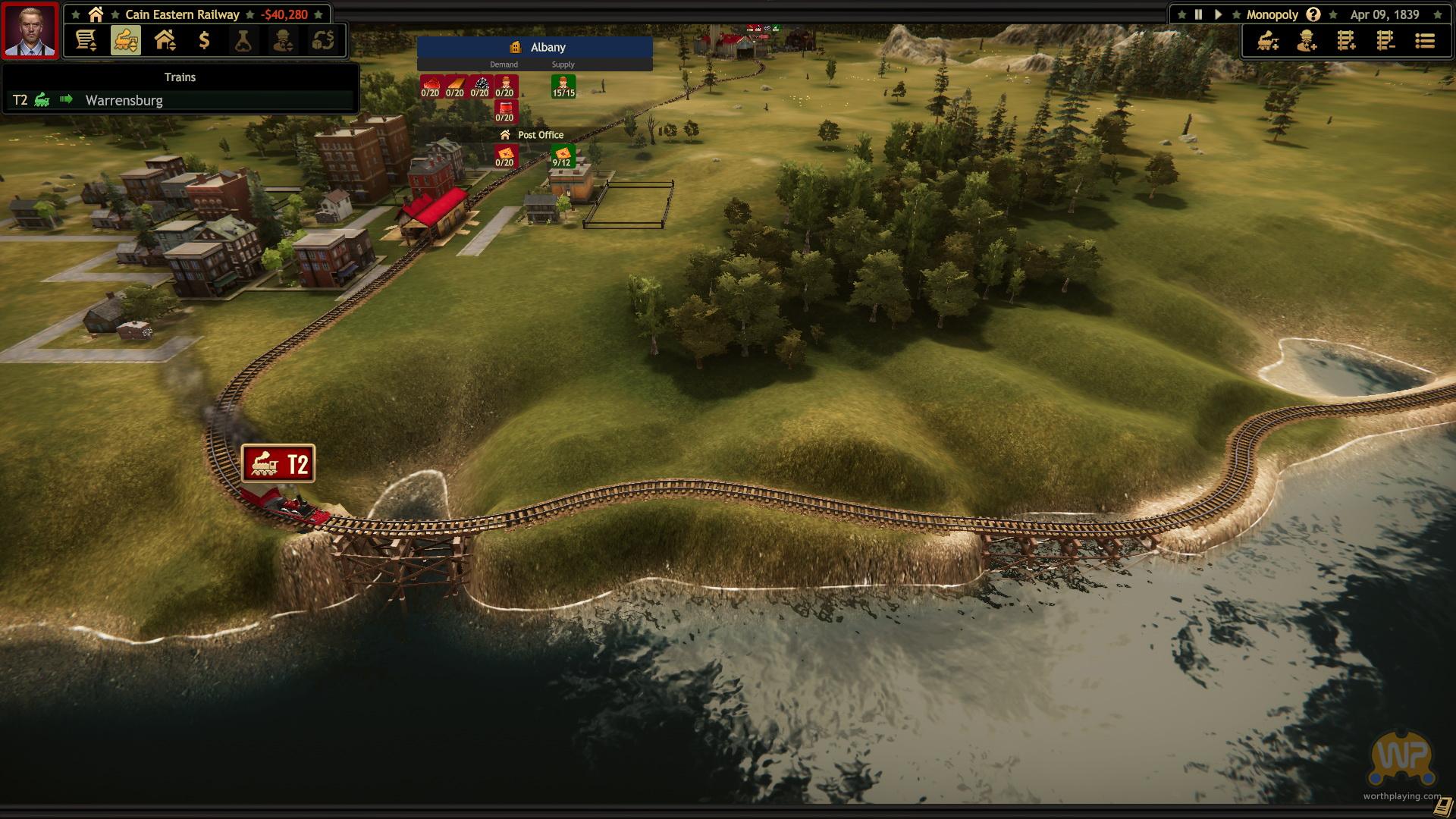Image resolution: width=1456 pixels, height=819 pixels.
Task: Open the goods trading cycle icon
Action: [x=322, y=40]
